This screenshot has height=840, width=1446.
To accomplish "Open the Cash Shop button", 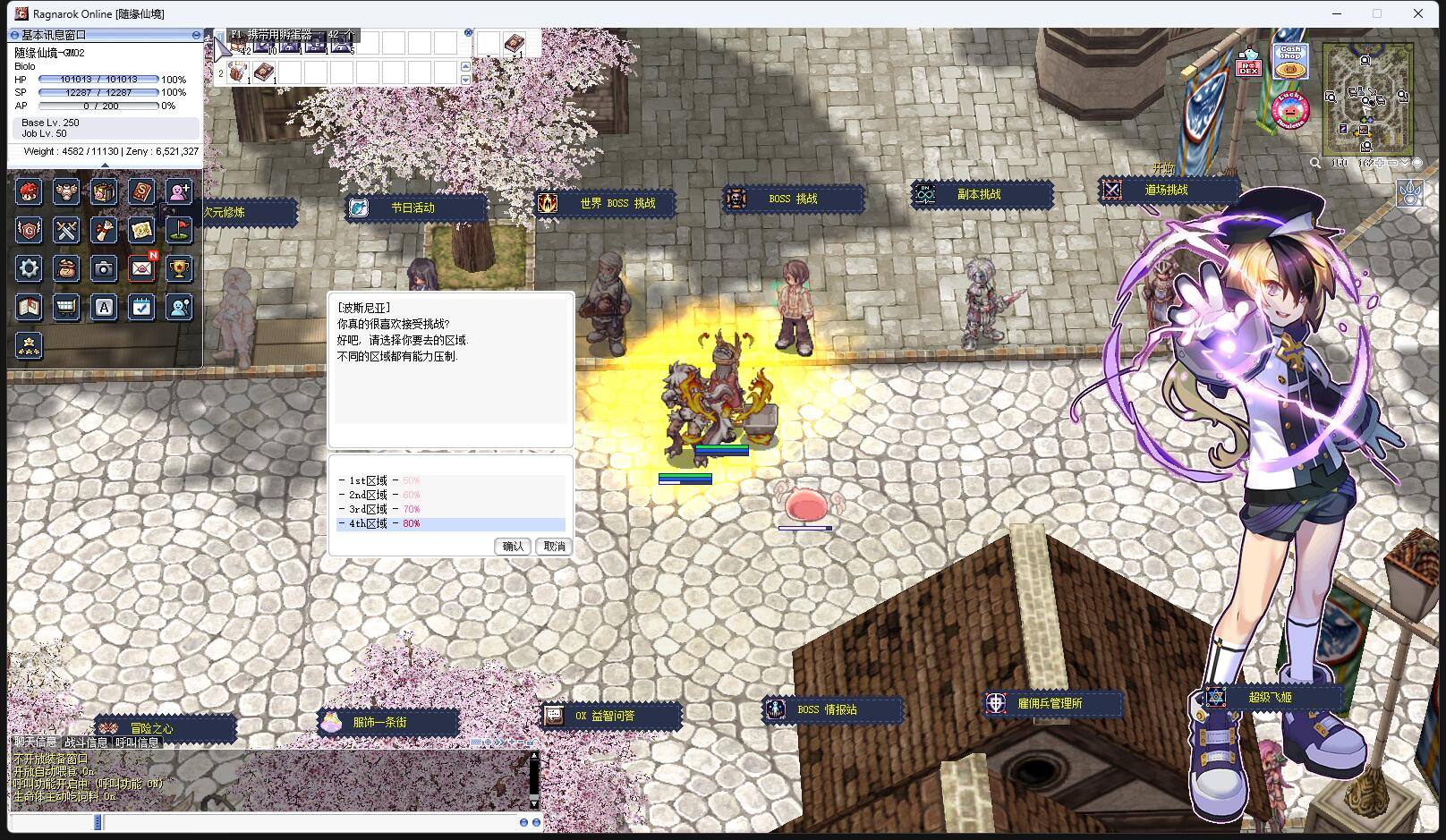I will coord(1289,62).
